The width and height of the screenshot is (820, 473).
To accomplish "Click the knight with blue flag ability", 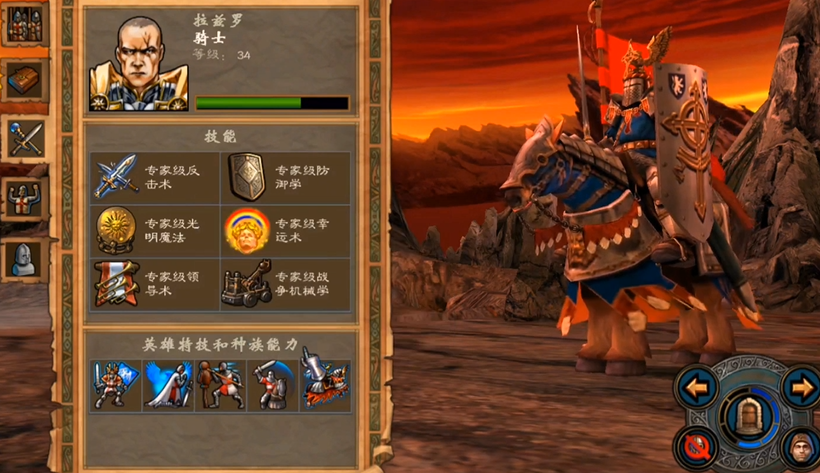I will coord(116,384).
